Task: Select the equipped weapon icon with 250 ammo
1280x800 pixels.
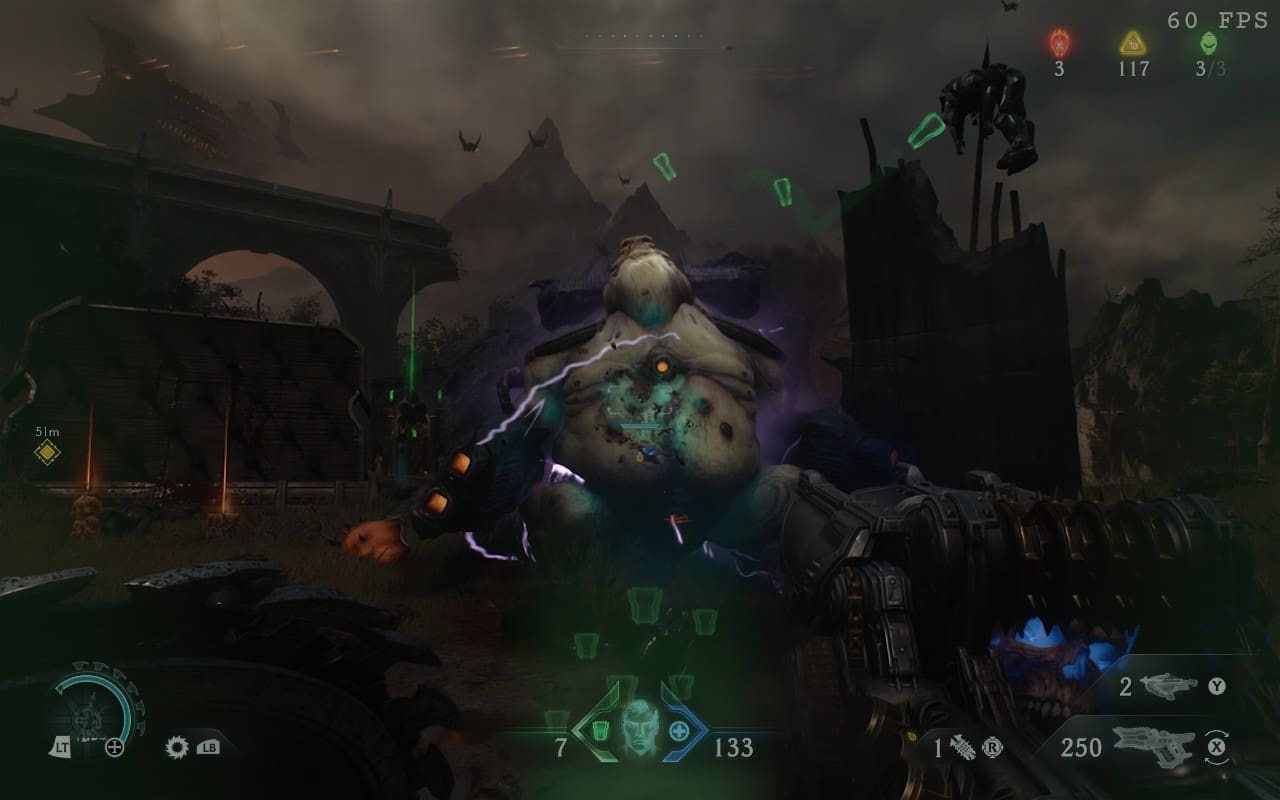Action: (x=1152, y=746)
